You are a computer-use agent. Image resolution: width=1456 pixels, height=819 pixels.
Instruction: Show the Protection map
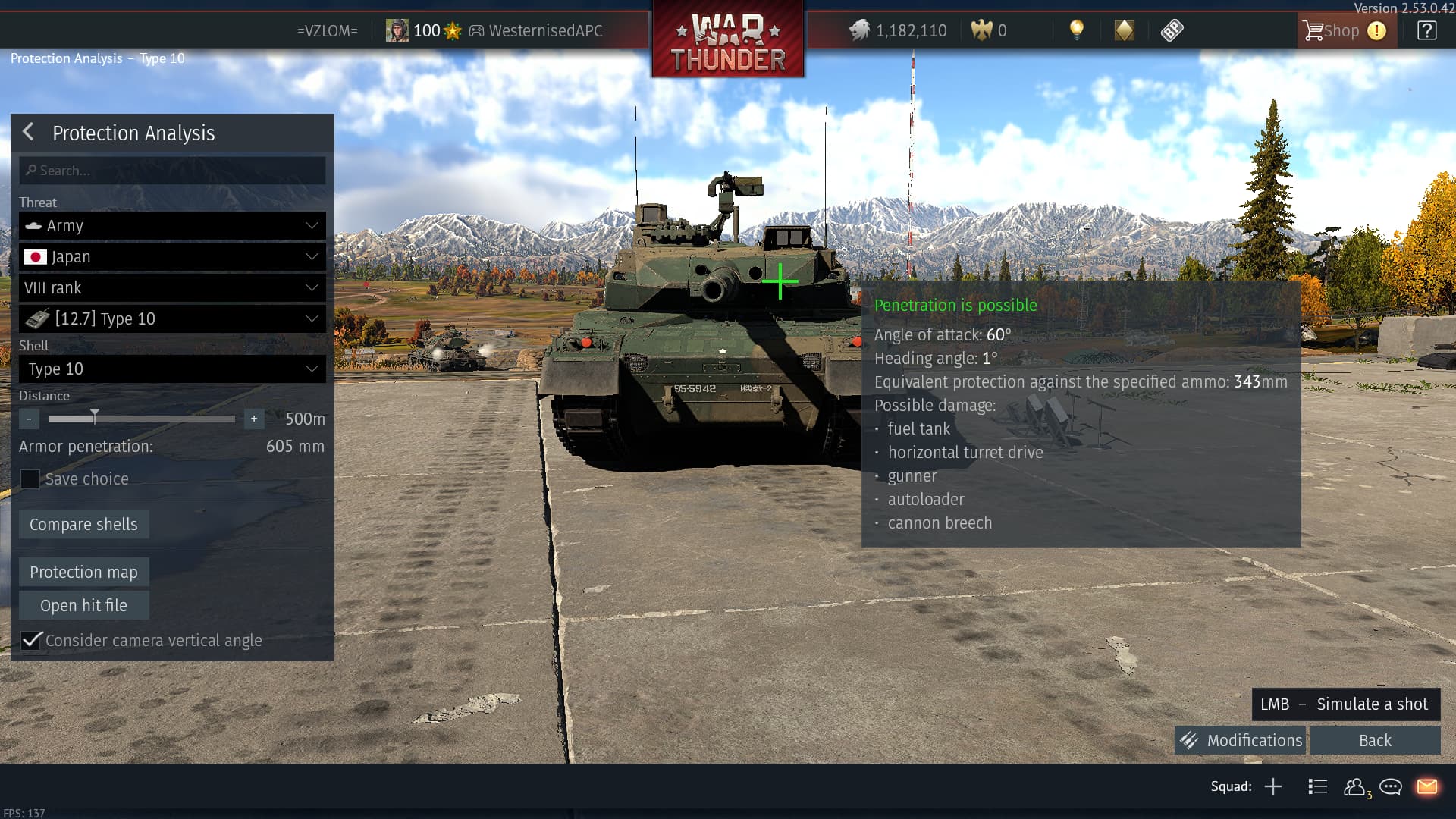[x=83, y=573]
